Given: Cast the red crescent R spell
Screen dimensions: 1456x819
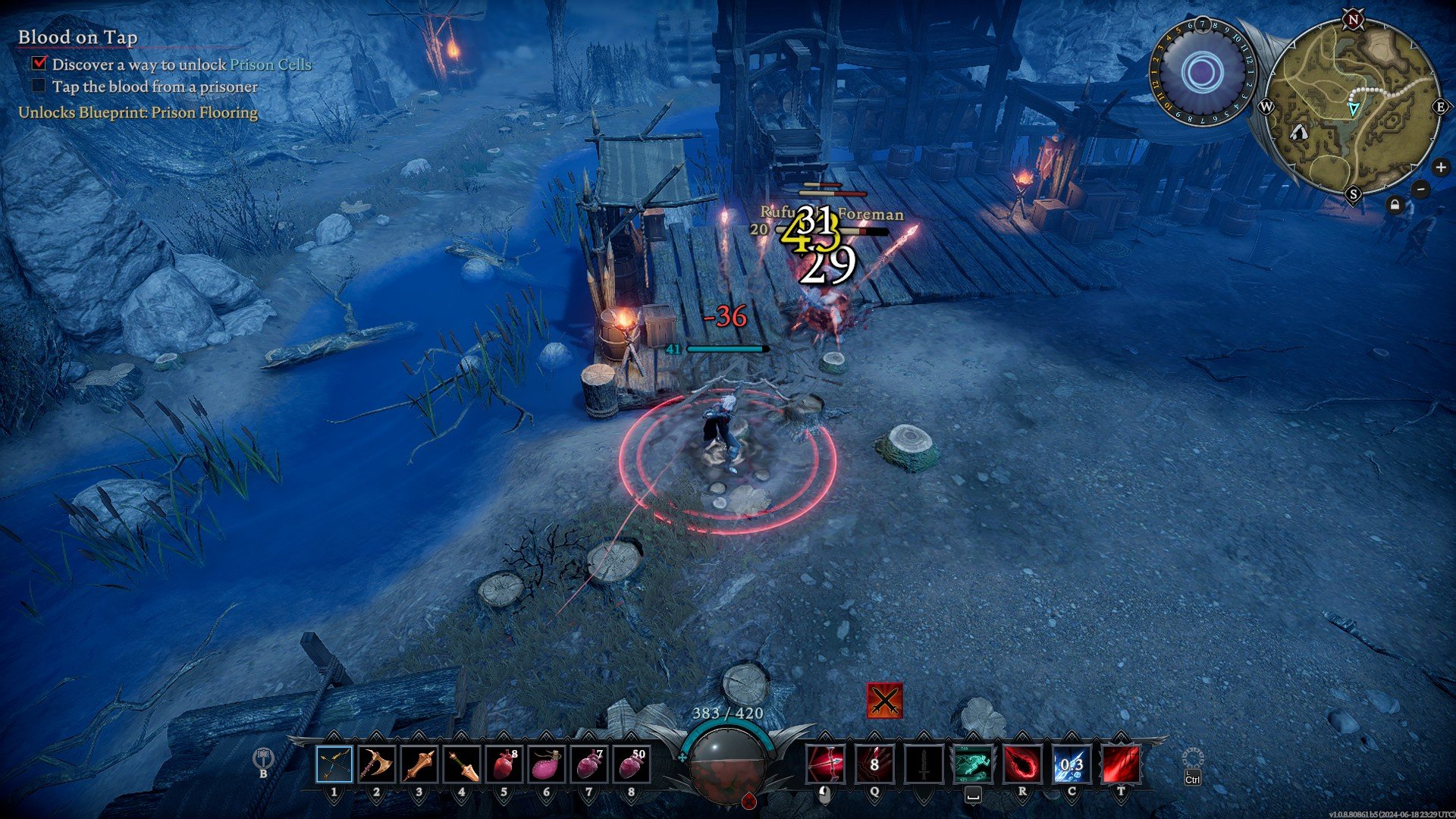Looking at the screenshot, I should coord(1021,764).
